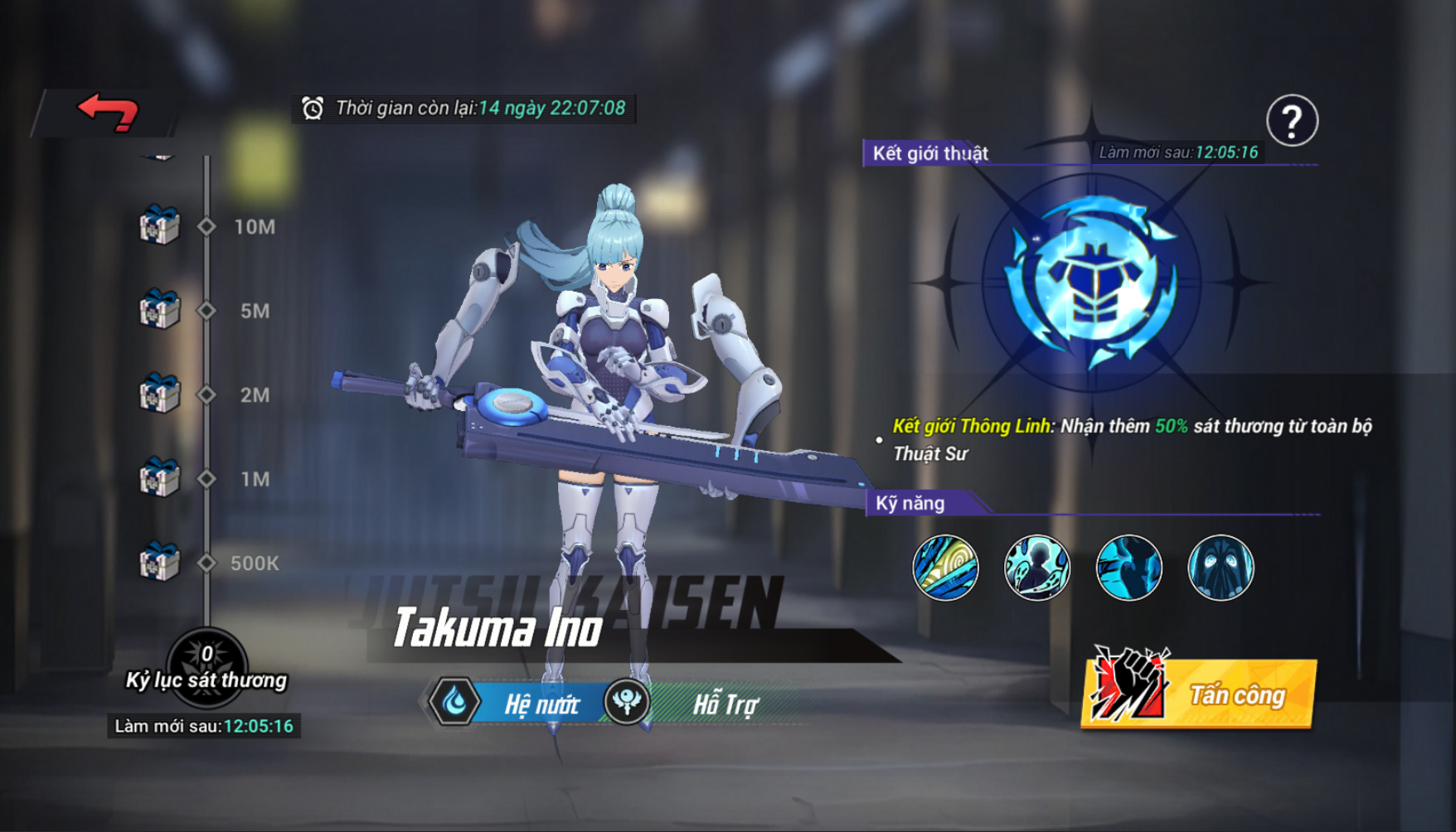Viewport: 1456px width, 832px height.
Task: Go back with the red arrow
Action: (x=108, y=112)
